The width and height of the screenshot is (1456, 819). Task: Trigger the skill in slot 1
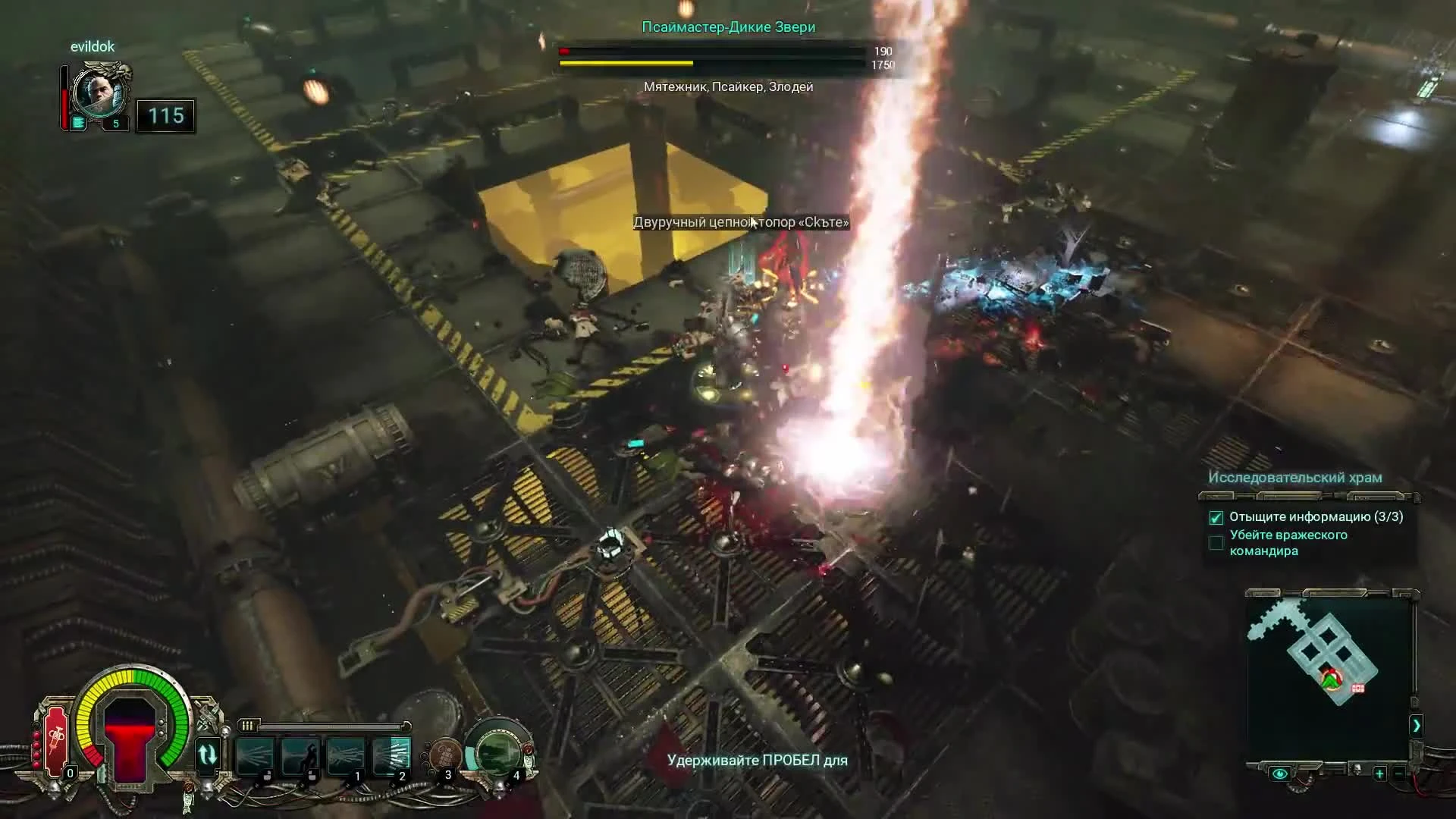[344, 755]
